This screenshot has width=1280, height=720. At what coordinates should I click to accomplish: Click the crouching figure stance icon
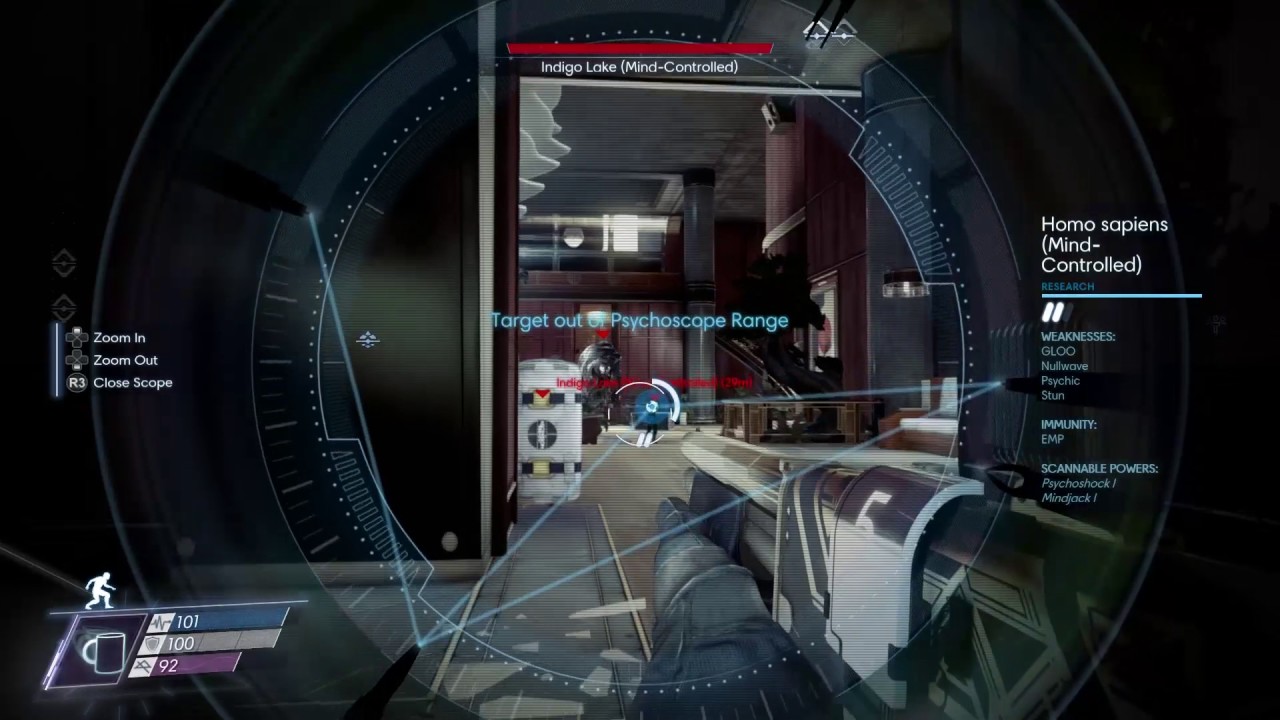[x=98, y=589]
